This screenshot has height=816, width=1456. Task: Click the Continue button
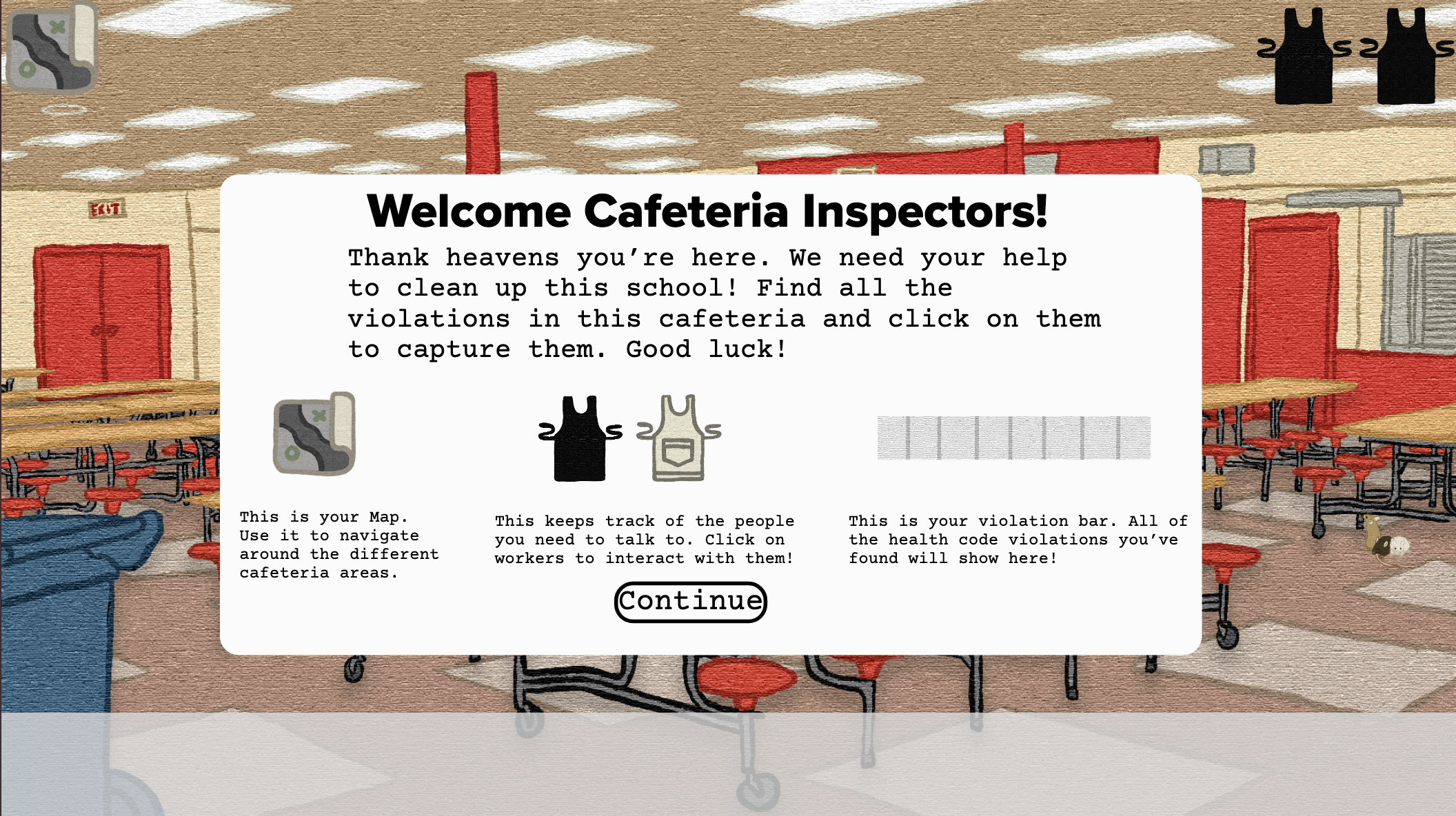[690, 602]
